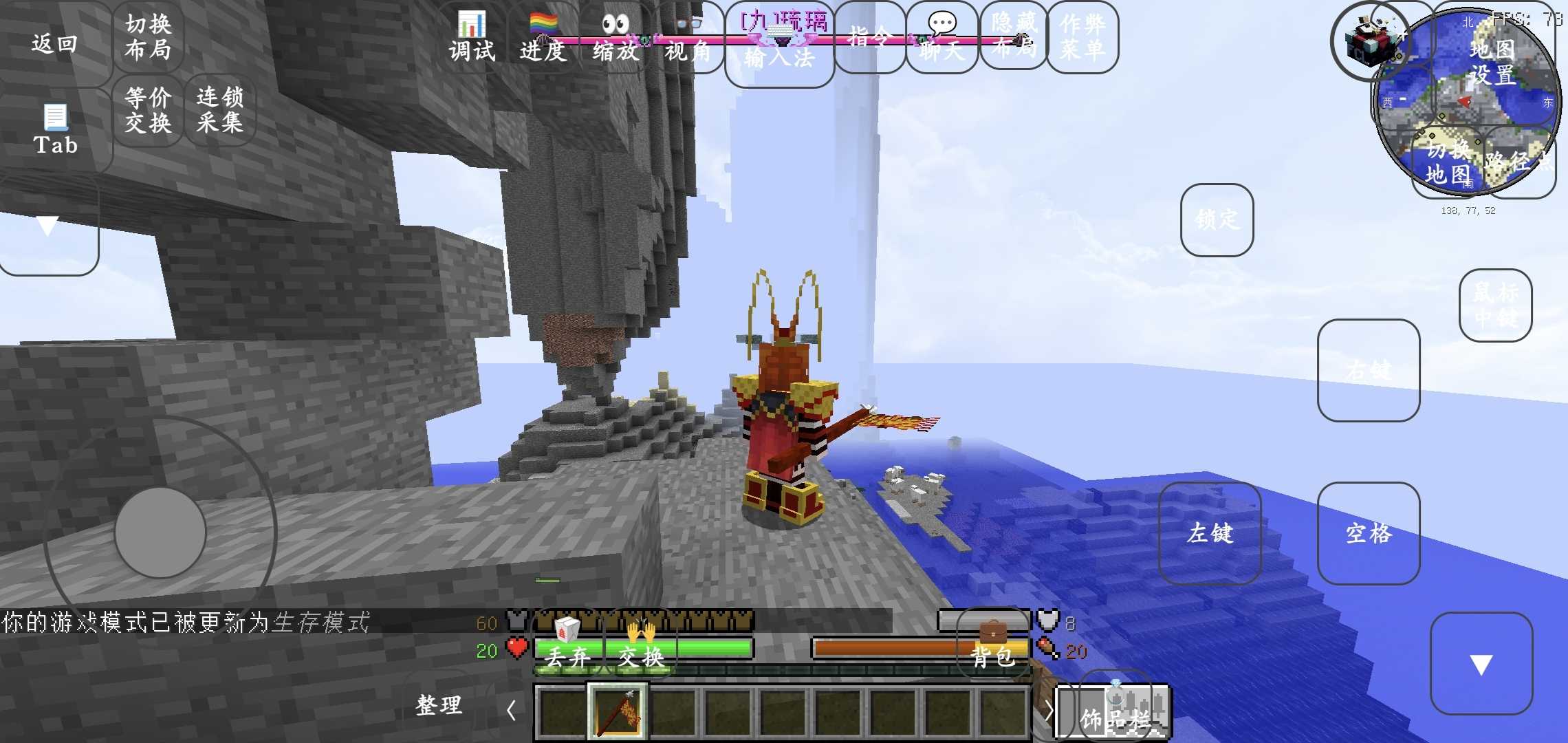Select the staff weapon hotbar slot
The image size is (1568, 743).
pyautogui.click(x=618, y=711)
